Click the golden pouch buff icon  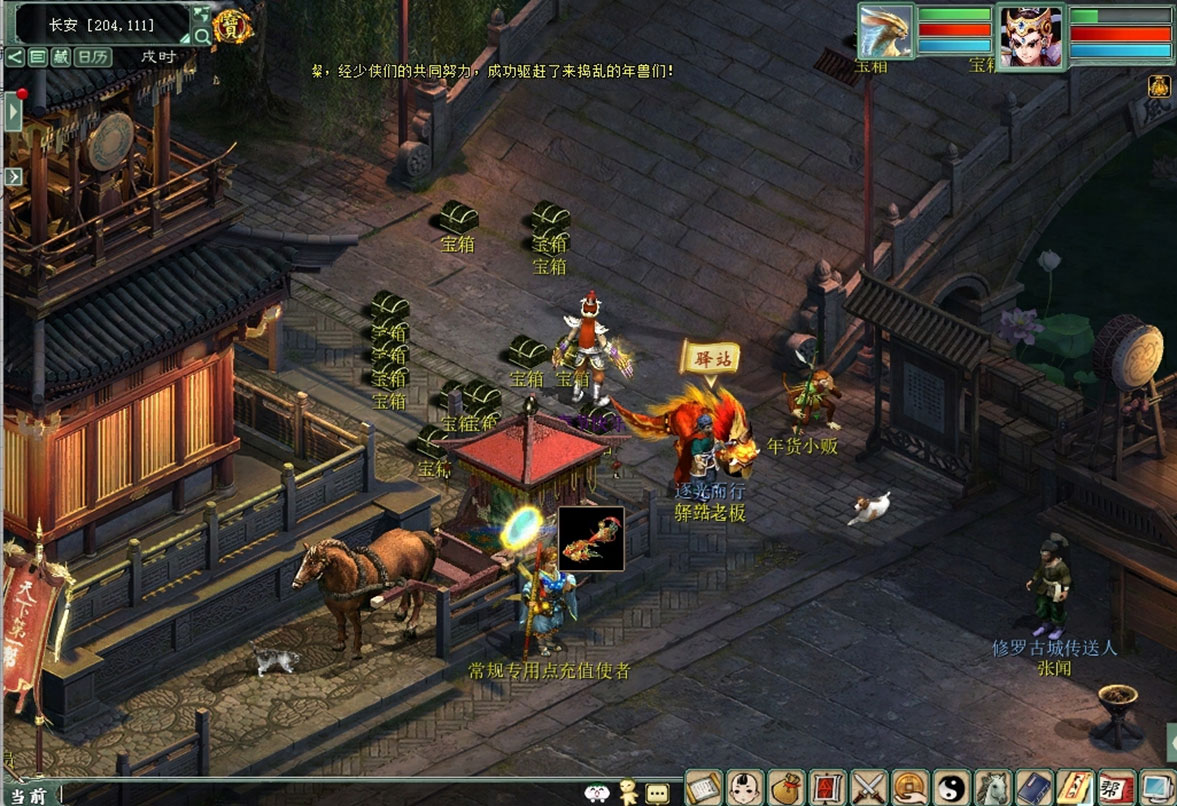point(1160,87)
